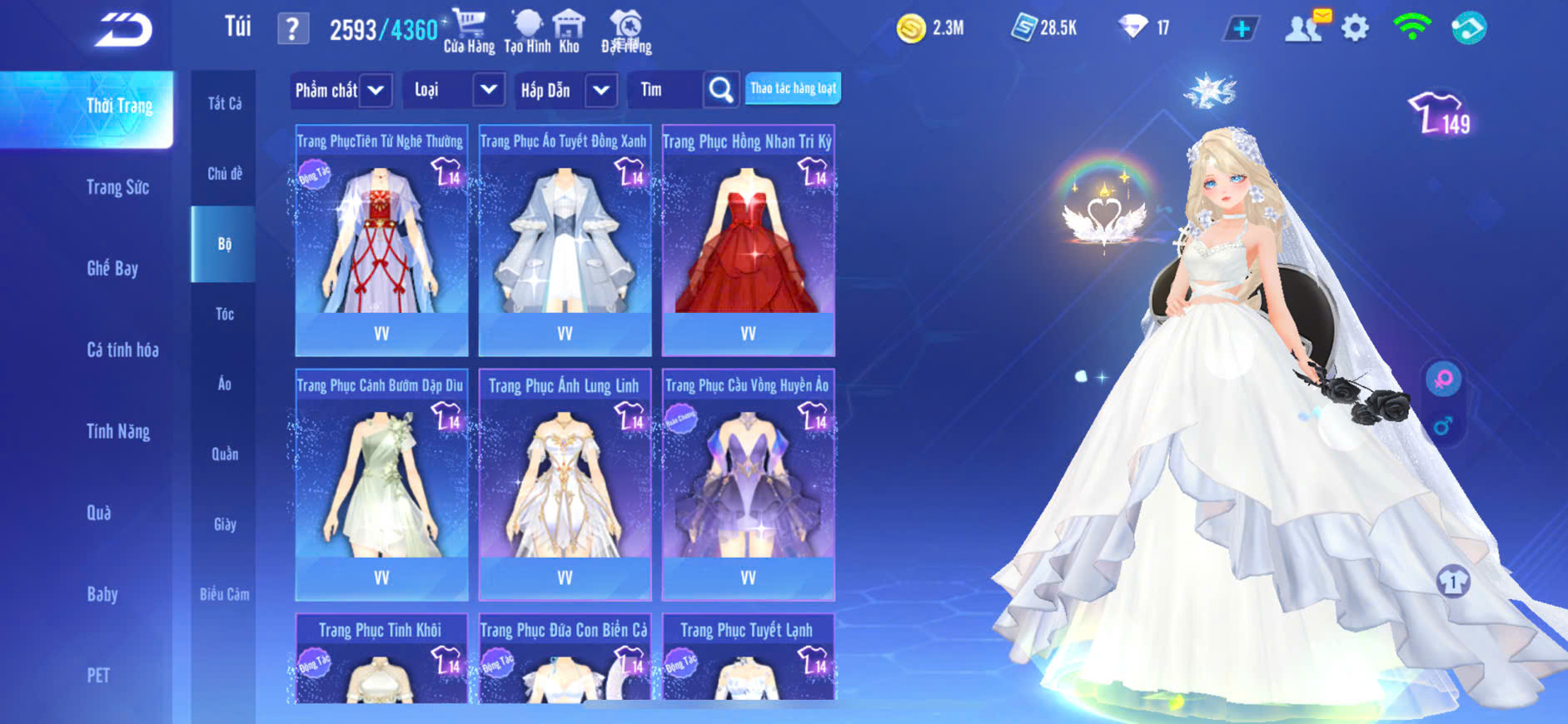Open the shirt icon showing 149
1568x724 pixels.
[1440, 114]
